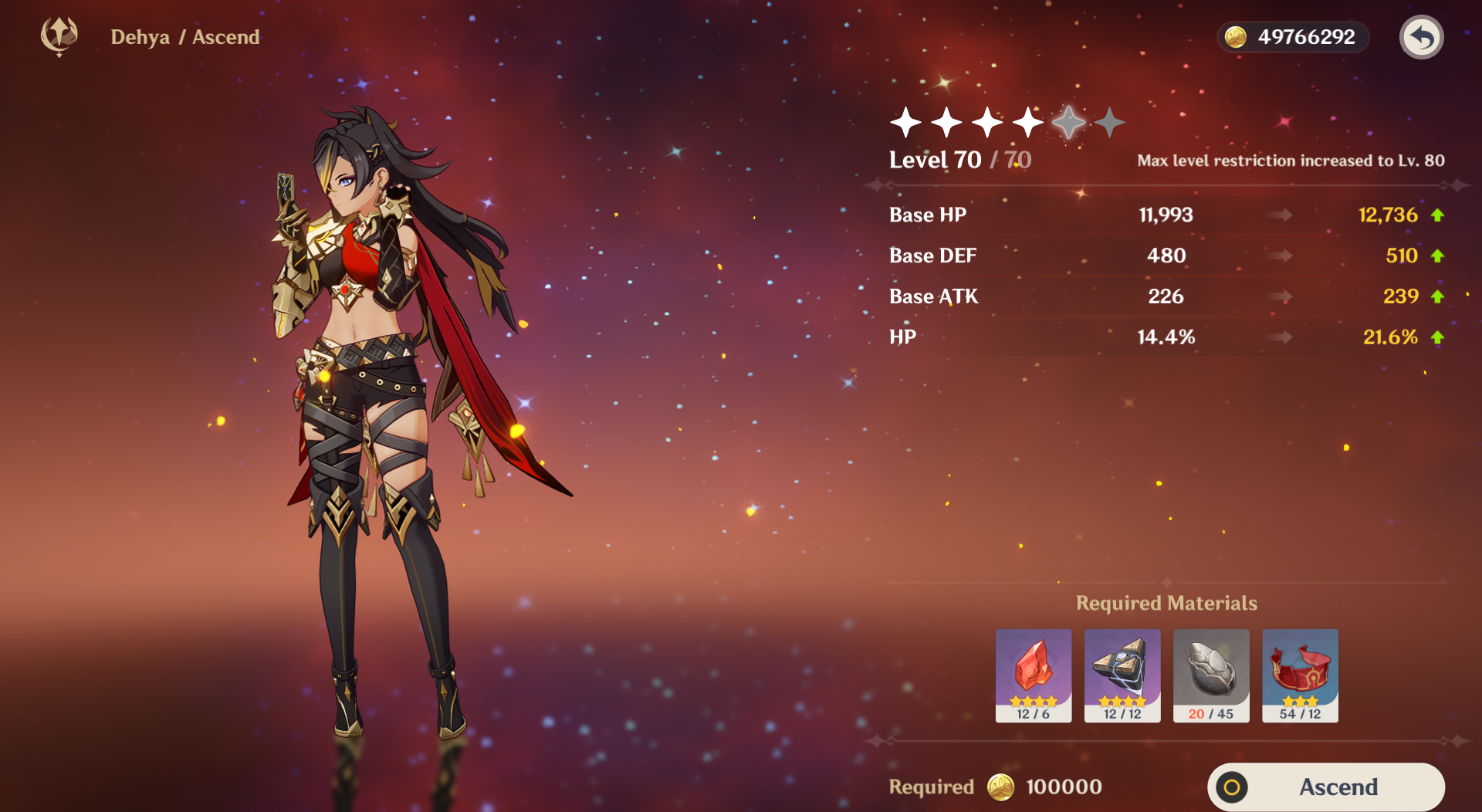Select the red Agnidus Agate gemstone material
This screenshot has height=812, width=1482.
pyautogui.click(x=1033, y=675)
